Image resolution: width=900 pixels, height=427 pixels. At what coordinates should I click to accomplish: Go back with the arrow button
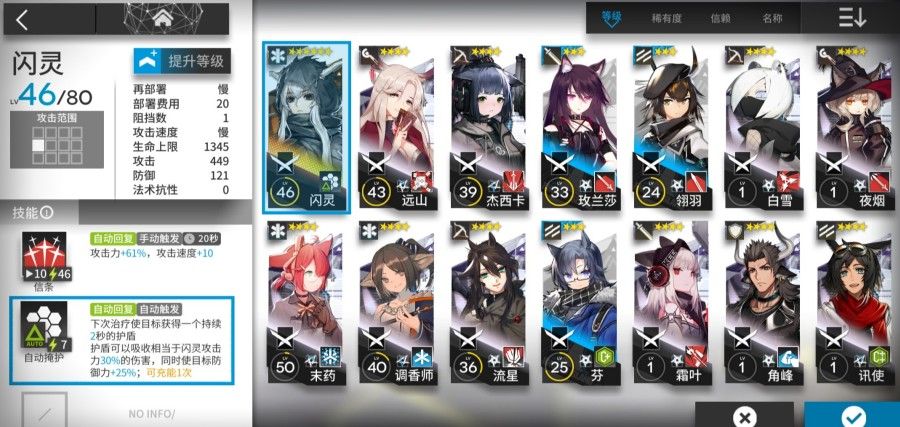coord(22,18)
